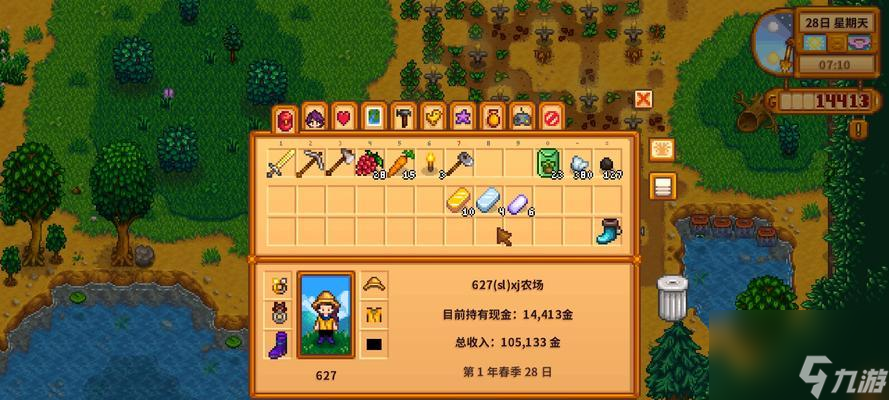
Task: Open the Map tab
Action: click(373, 118)
